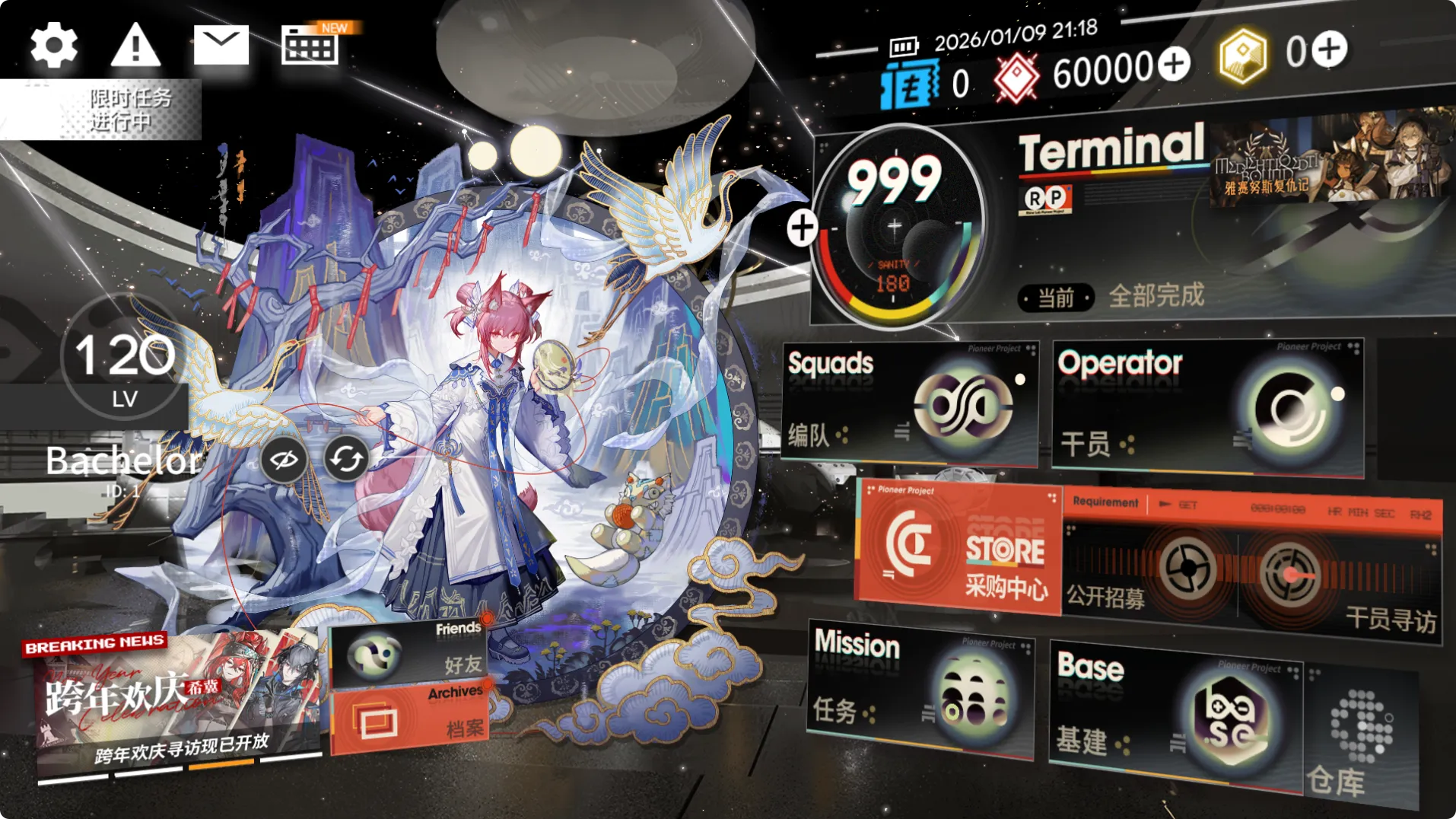
Task: Open the warning notice icon
Action: click(135, 46)
